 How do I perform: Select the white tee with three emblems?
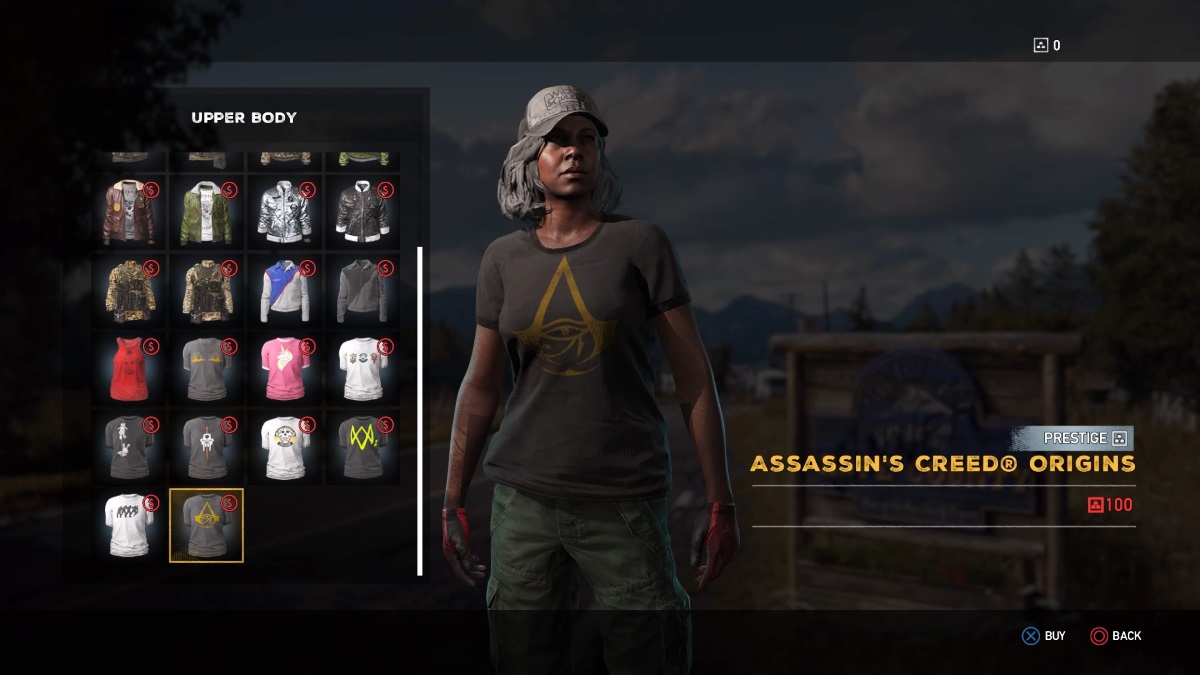(362, 368)
